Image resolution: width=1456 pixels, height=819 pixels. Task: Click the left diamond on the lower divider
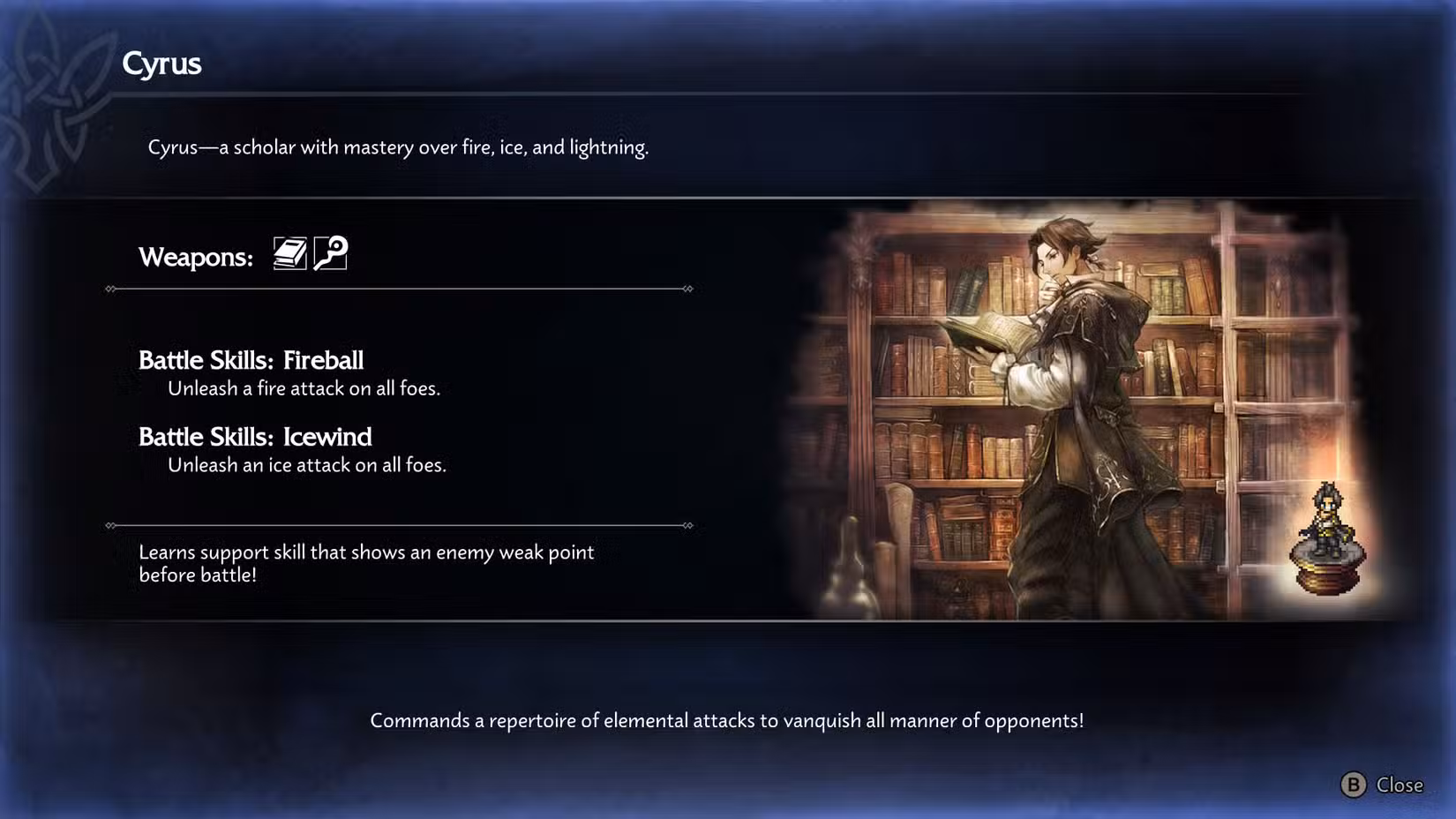coord(110,524)
